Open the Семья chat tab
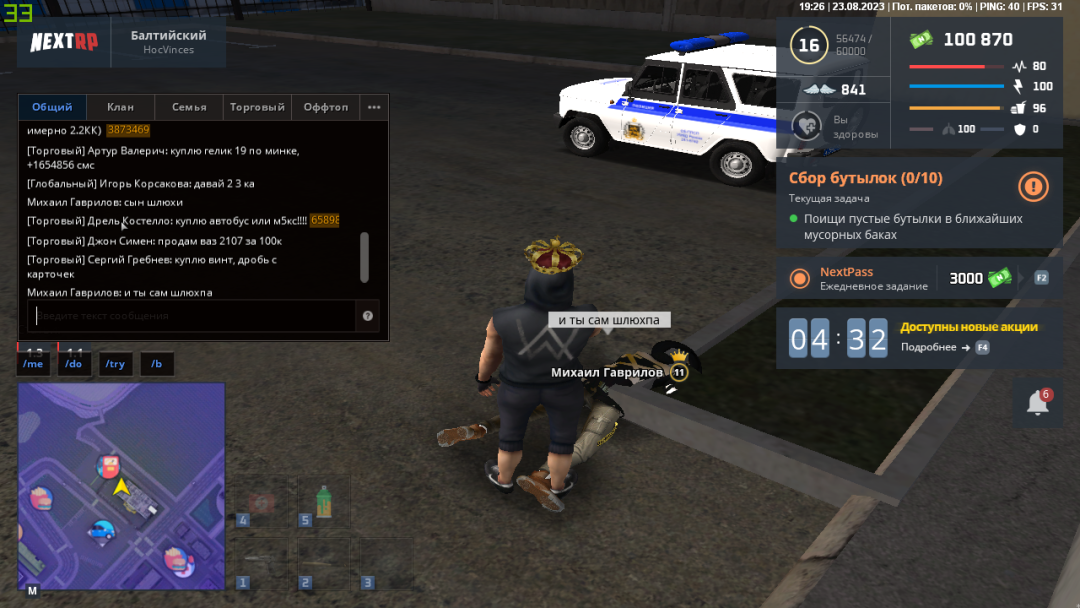Image resolution: width=1080 pixels, height=608 pixels. (189, 107)
